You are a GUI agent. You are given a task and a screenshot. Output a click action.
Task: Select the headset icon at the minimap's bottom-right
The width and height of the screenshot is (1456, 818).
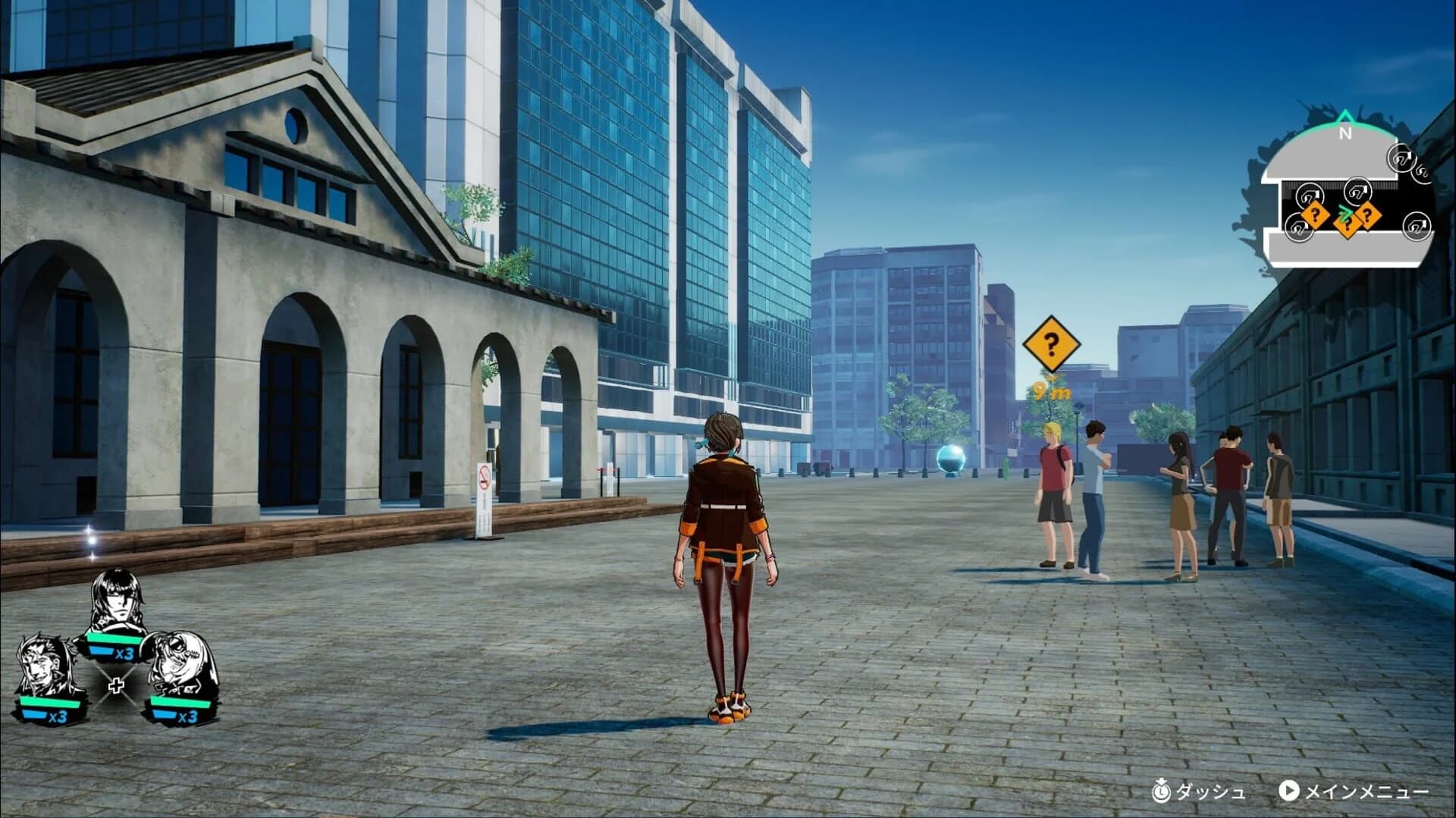[x=1417, y=227]
